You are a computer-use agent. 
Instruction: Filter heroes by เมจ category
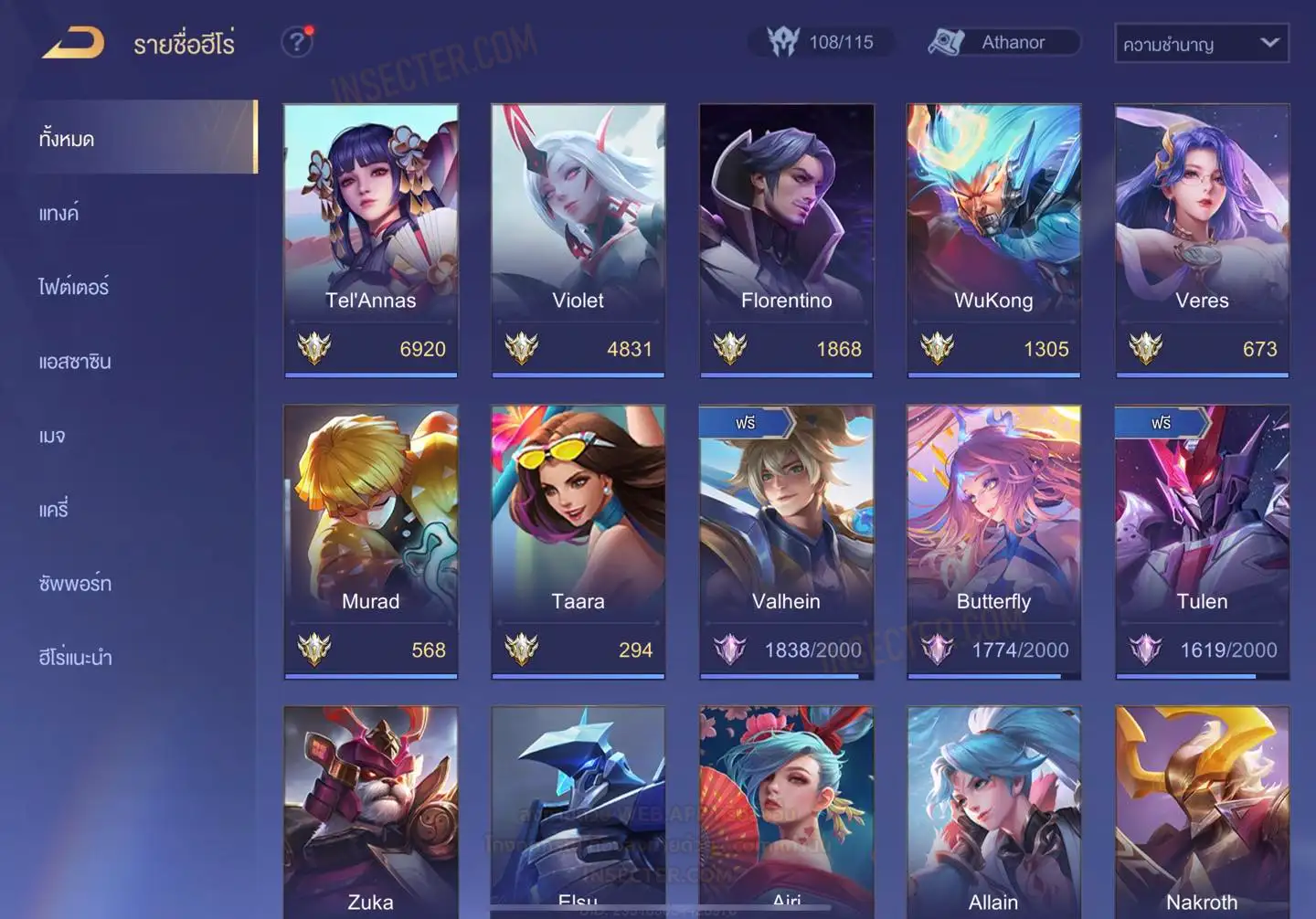[x=52, y=436]
